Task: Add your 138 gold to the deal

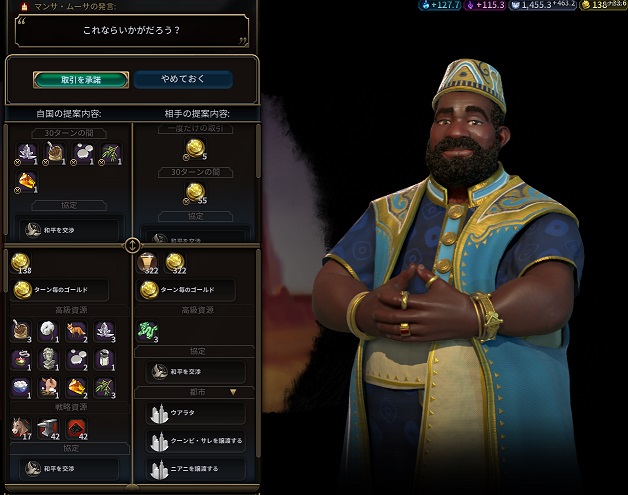Action: (20, 263)
